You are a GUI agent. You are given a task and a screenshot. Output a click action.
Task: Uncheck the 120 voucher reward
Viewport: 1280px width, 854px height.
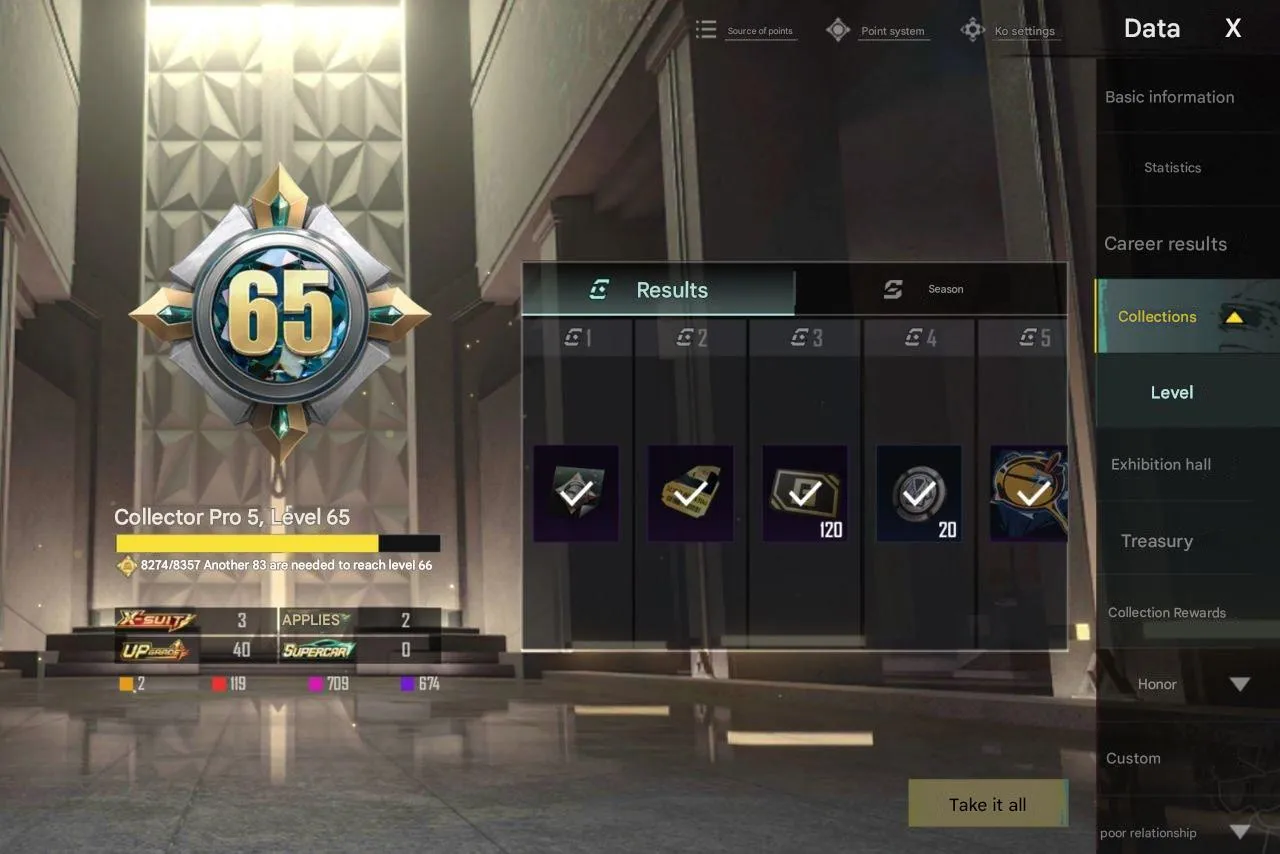point(805,491)
